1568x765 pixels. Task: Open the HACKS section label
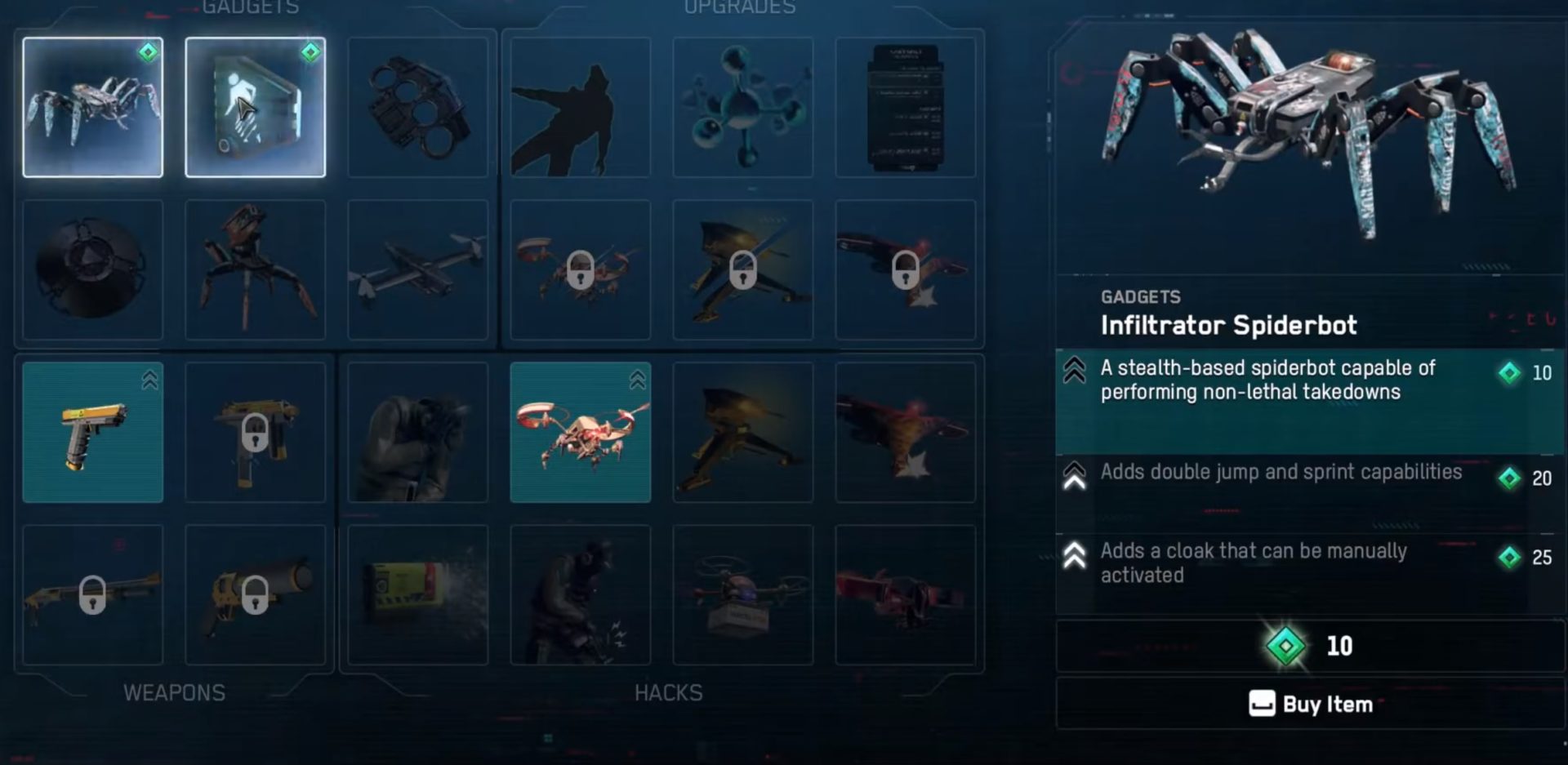click(668, 692)
